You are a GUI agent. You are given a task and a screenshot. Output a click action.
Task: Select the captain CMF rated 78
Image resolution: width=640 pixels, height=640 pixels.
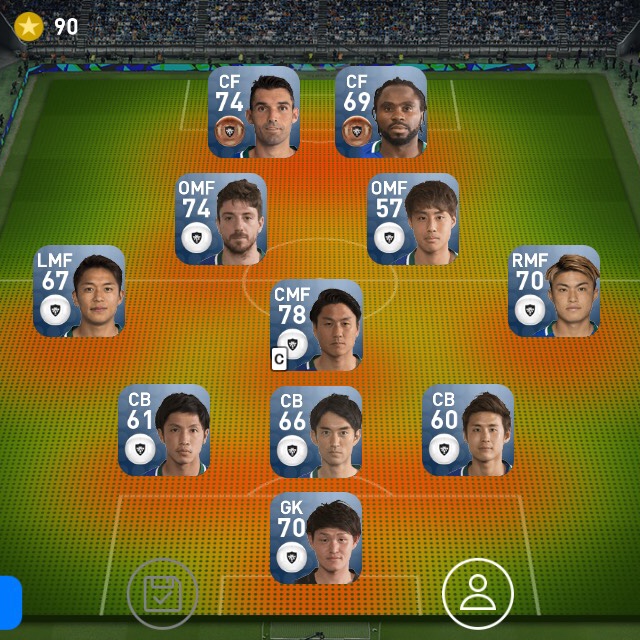[317, 324]
